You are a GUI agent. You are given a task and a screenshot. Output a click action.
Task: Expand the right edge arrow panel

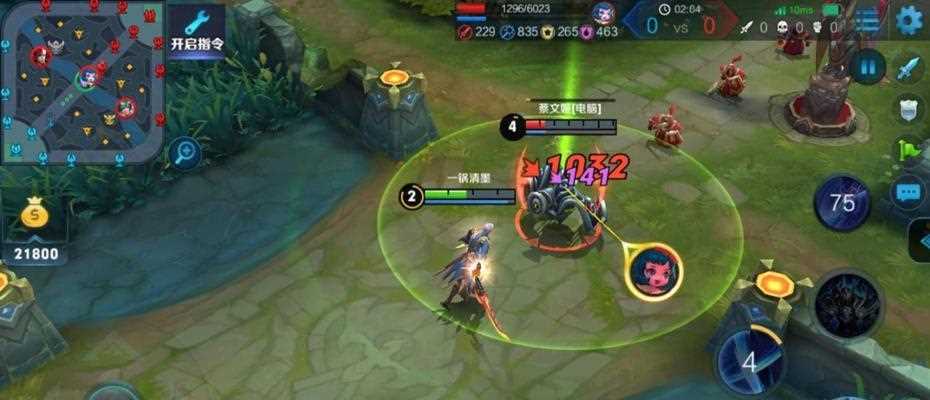coord(921,240)
